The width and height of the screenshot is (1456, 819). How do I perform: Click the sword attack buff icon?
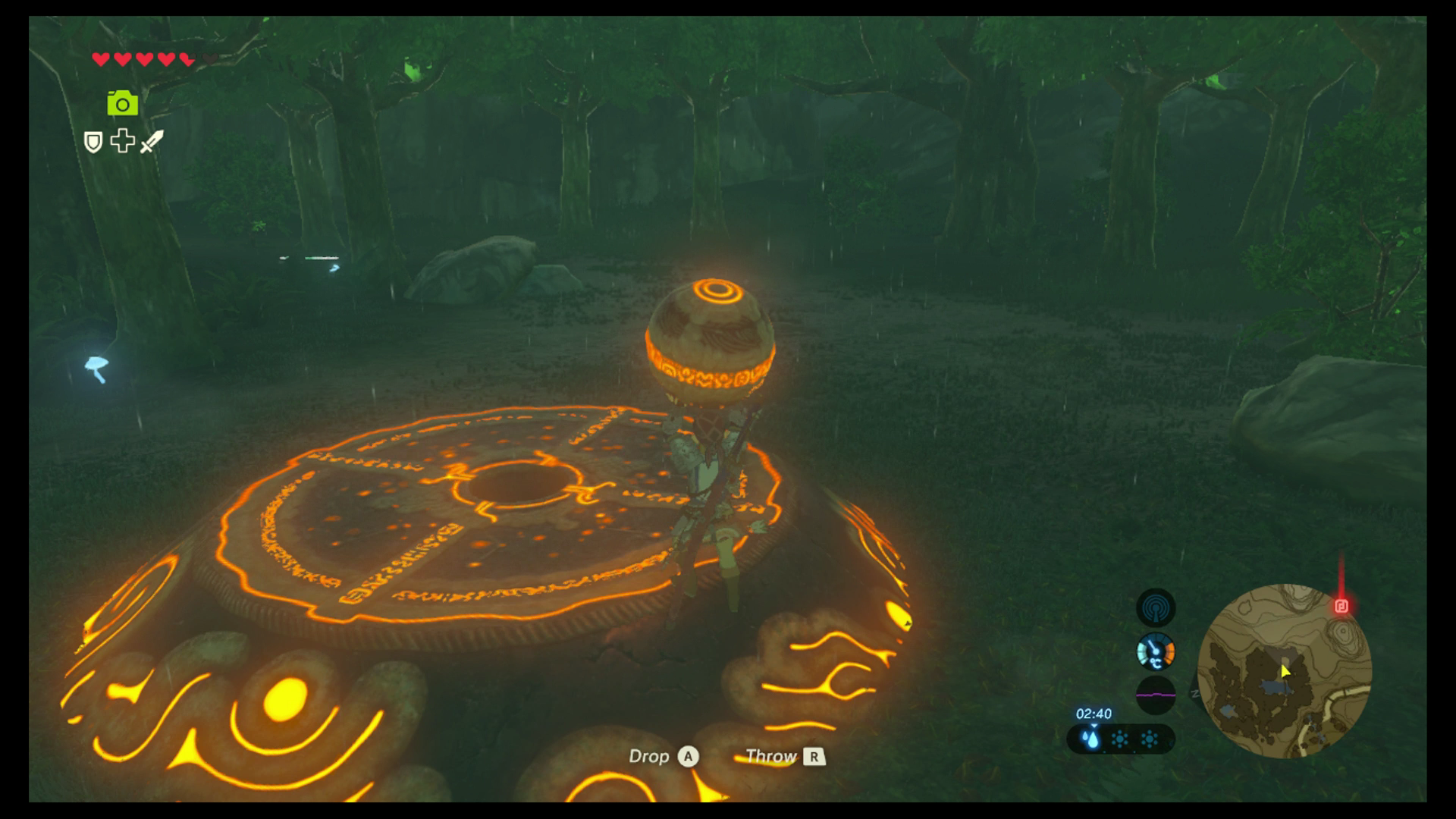151,142
